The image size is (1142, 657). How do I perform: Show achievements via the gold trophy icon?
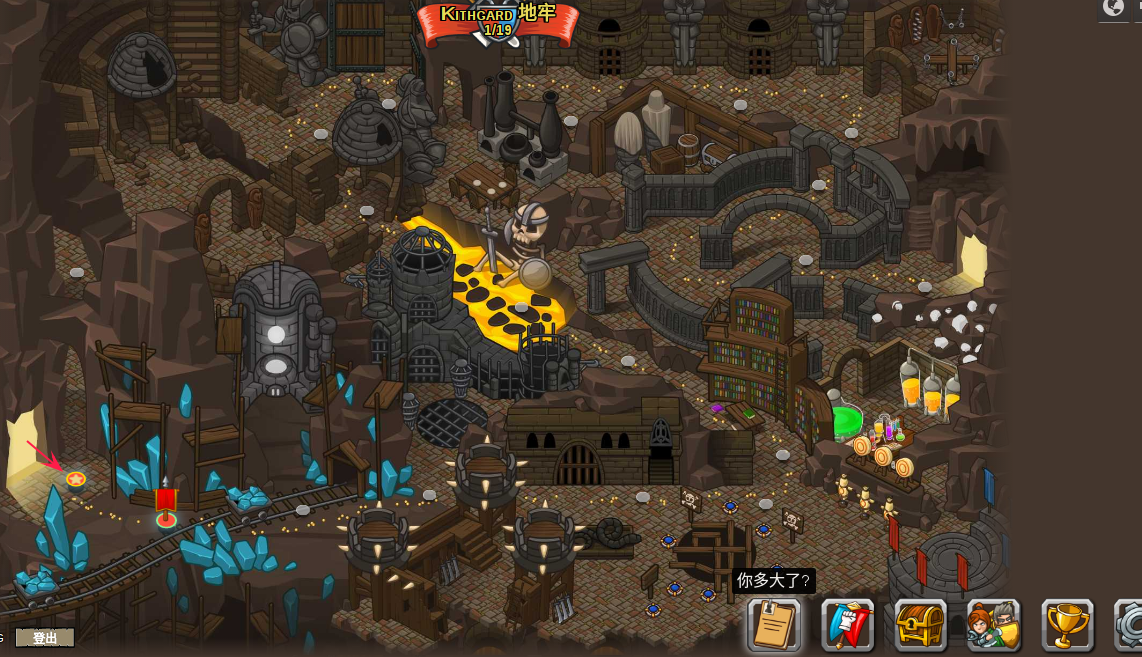pos(1068,625)
